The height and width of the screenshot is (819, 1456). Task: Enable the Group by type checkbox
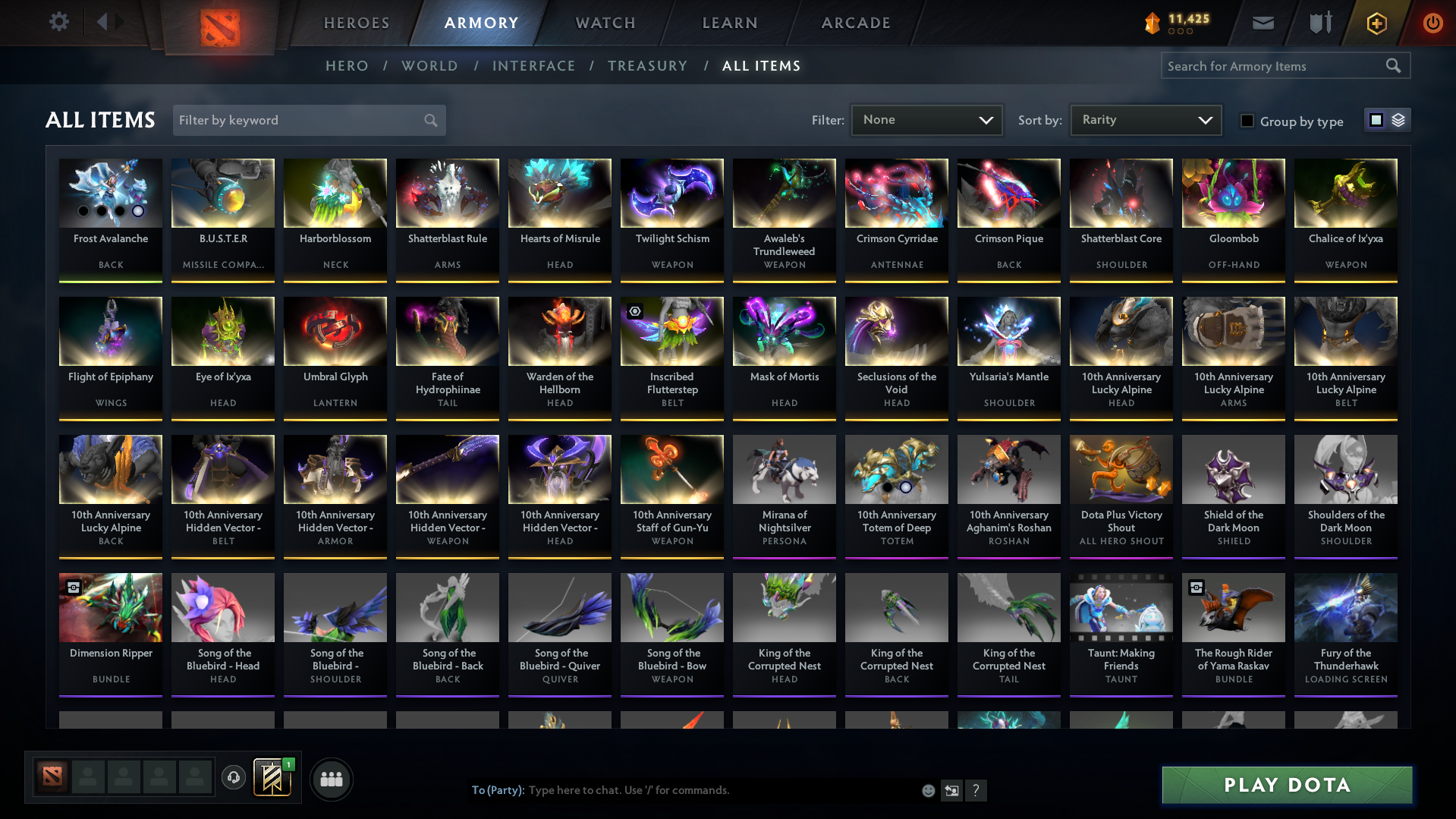click(1247, 121)
